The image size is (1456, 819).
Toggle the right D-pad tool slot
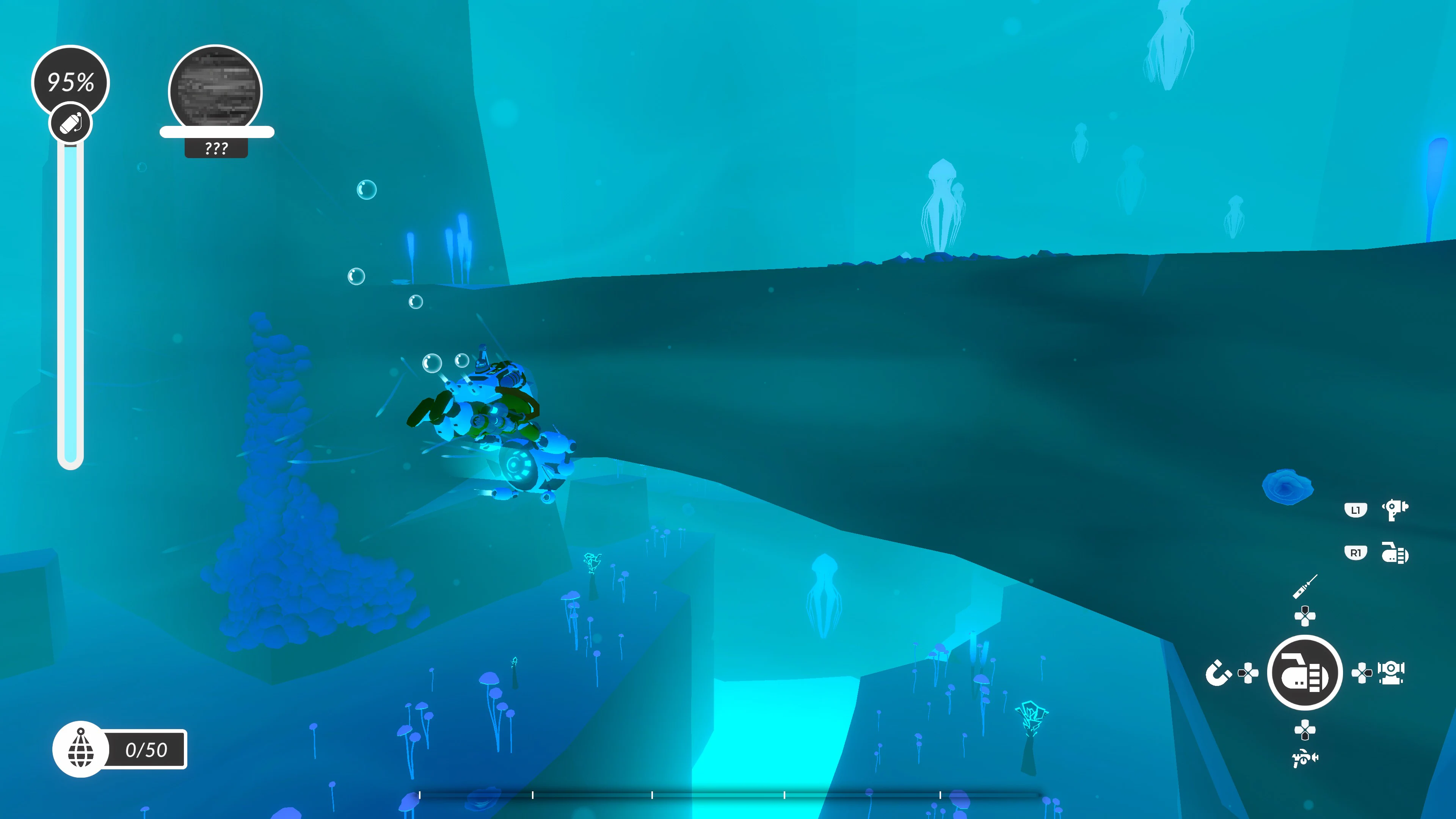click(1362, 673)
